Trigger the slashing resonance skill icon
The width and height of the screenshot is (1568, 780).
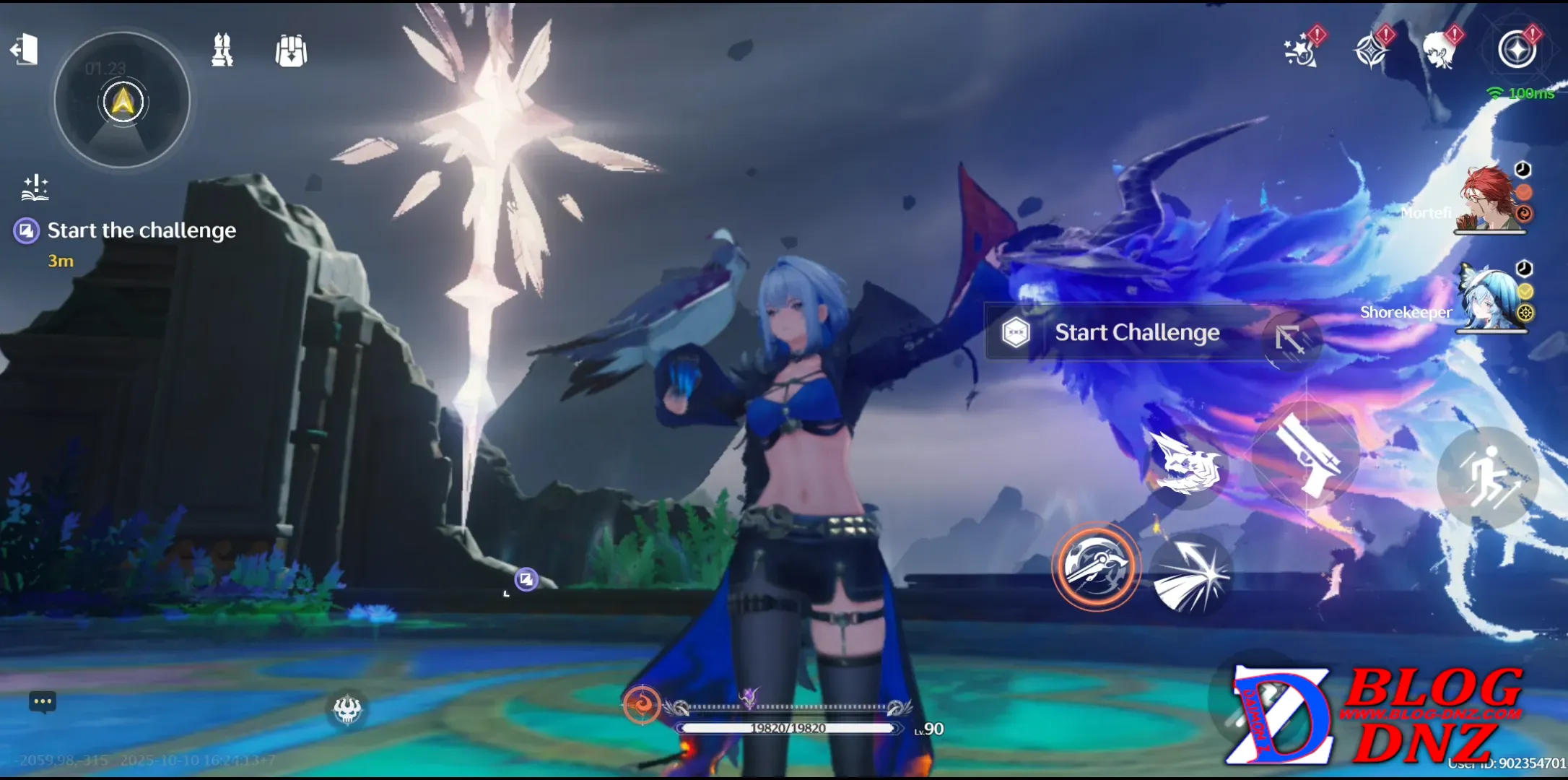coord(1191,575)
